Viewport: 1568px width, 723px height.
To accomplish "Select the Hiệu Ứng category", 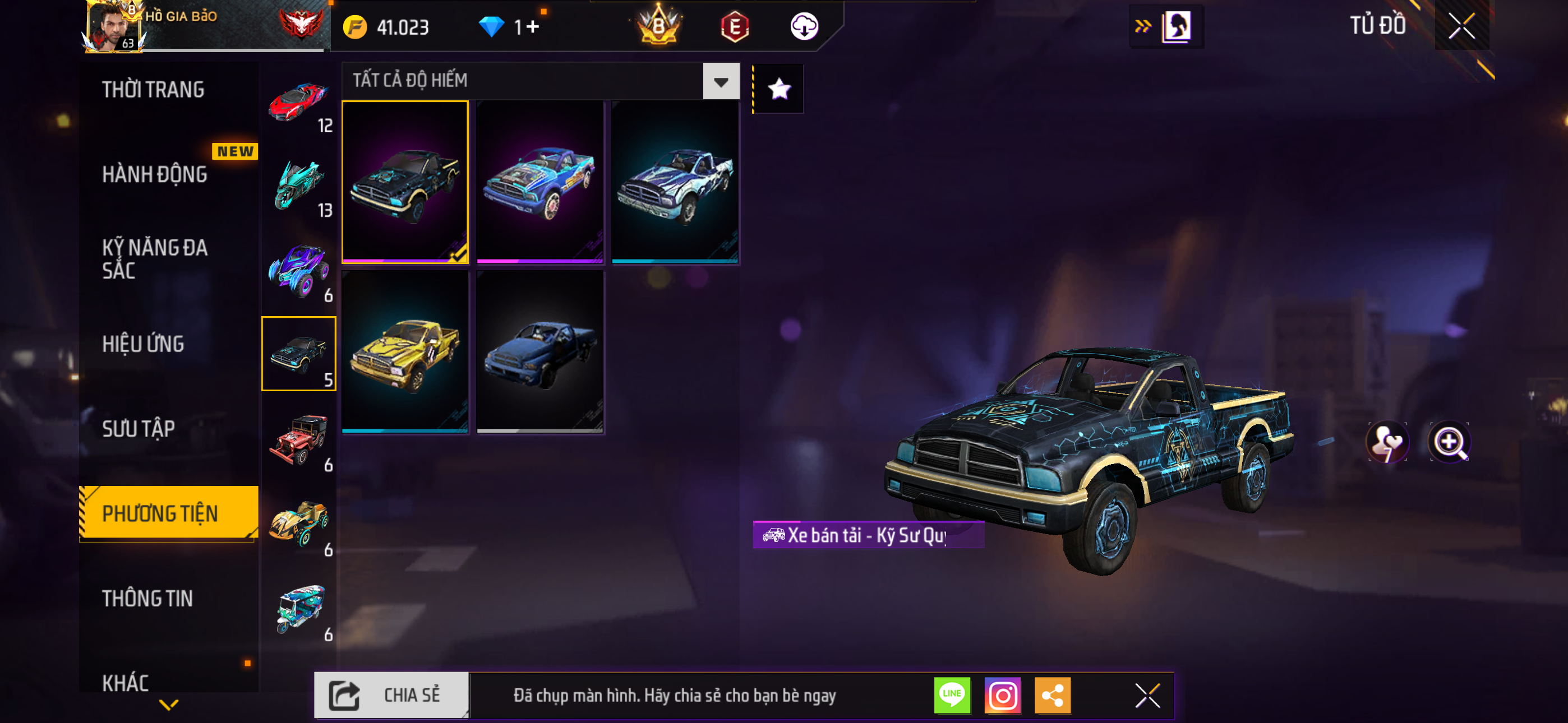I will point(143,345).
